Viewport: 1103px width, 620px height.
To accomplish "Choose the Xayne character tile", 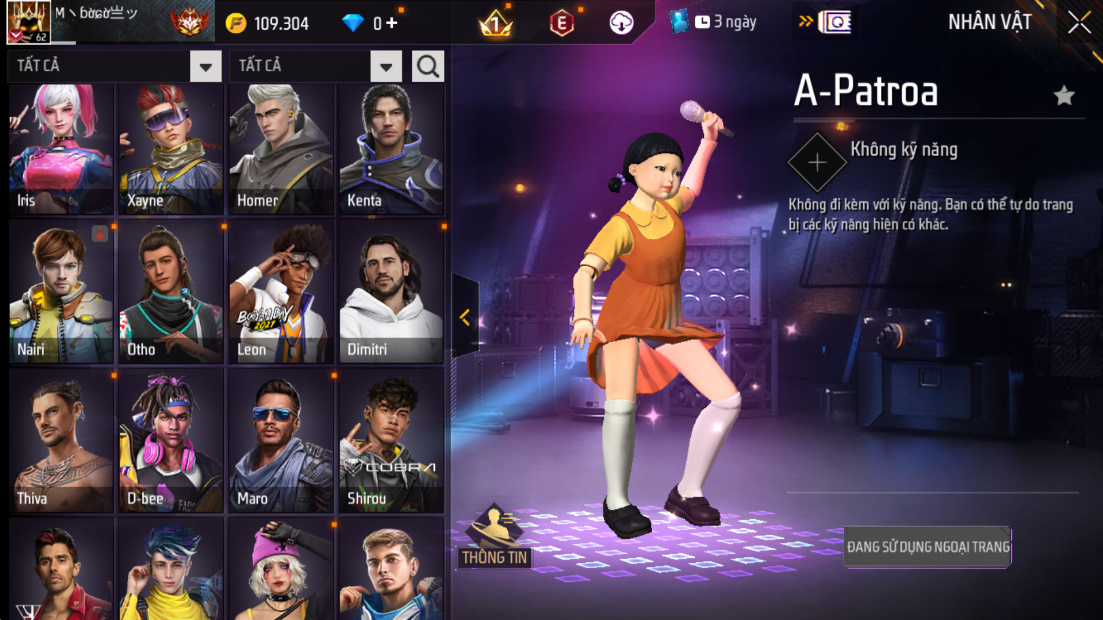I will point(171,148).
